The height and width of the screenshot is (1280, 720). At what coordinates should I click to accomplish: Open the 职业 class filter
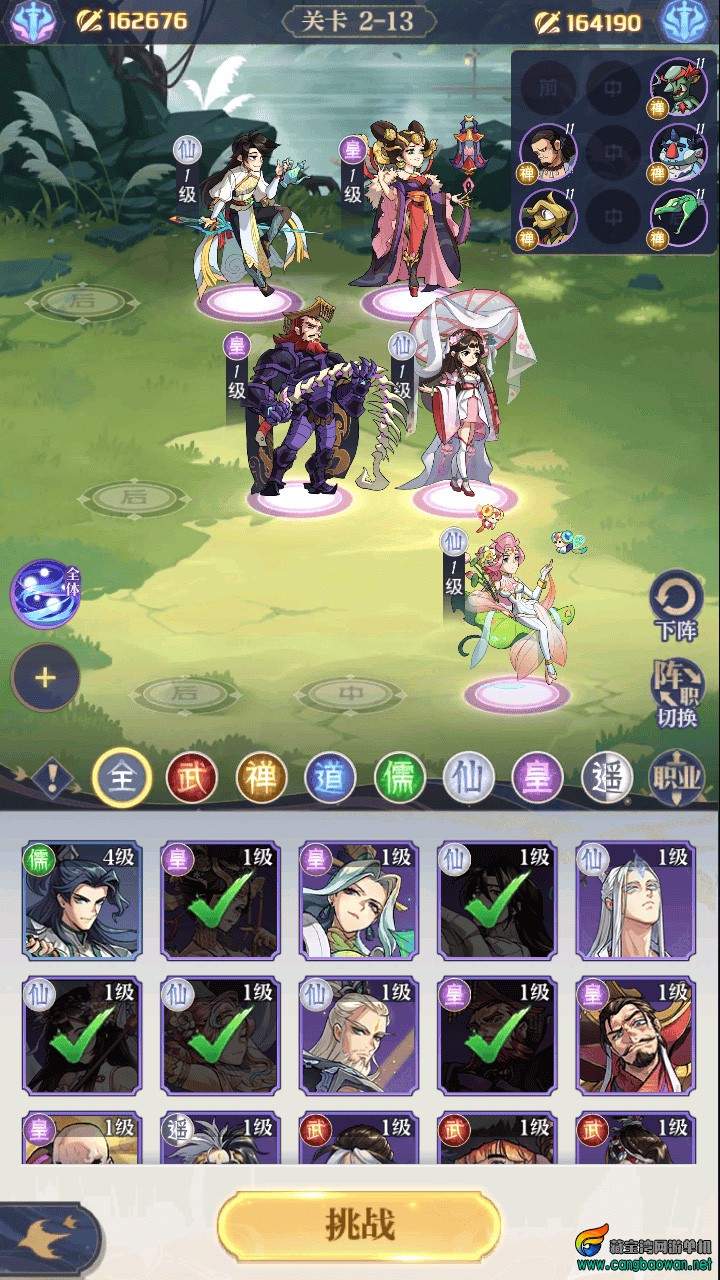tap(677, 777)
